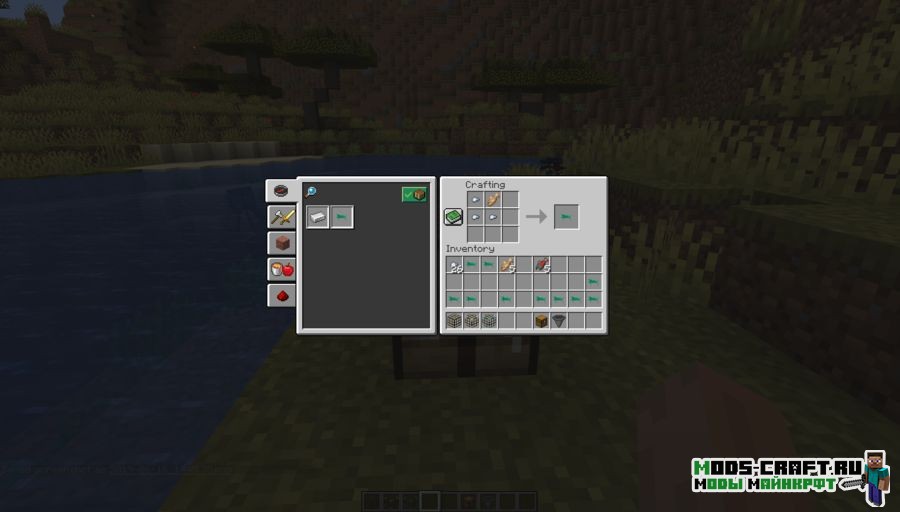Image resolution: width=900 pixels, height=512 pixels.
Task: Pick up the raw fish stack of 5 in the inventory
Action: pos(508,265)
